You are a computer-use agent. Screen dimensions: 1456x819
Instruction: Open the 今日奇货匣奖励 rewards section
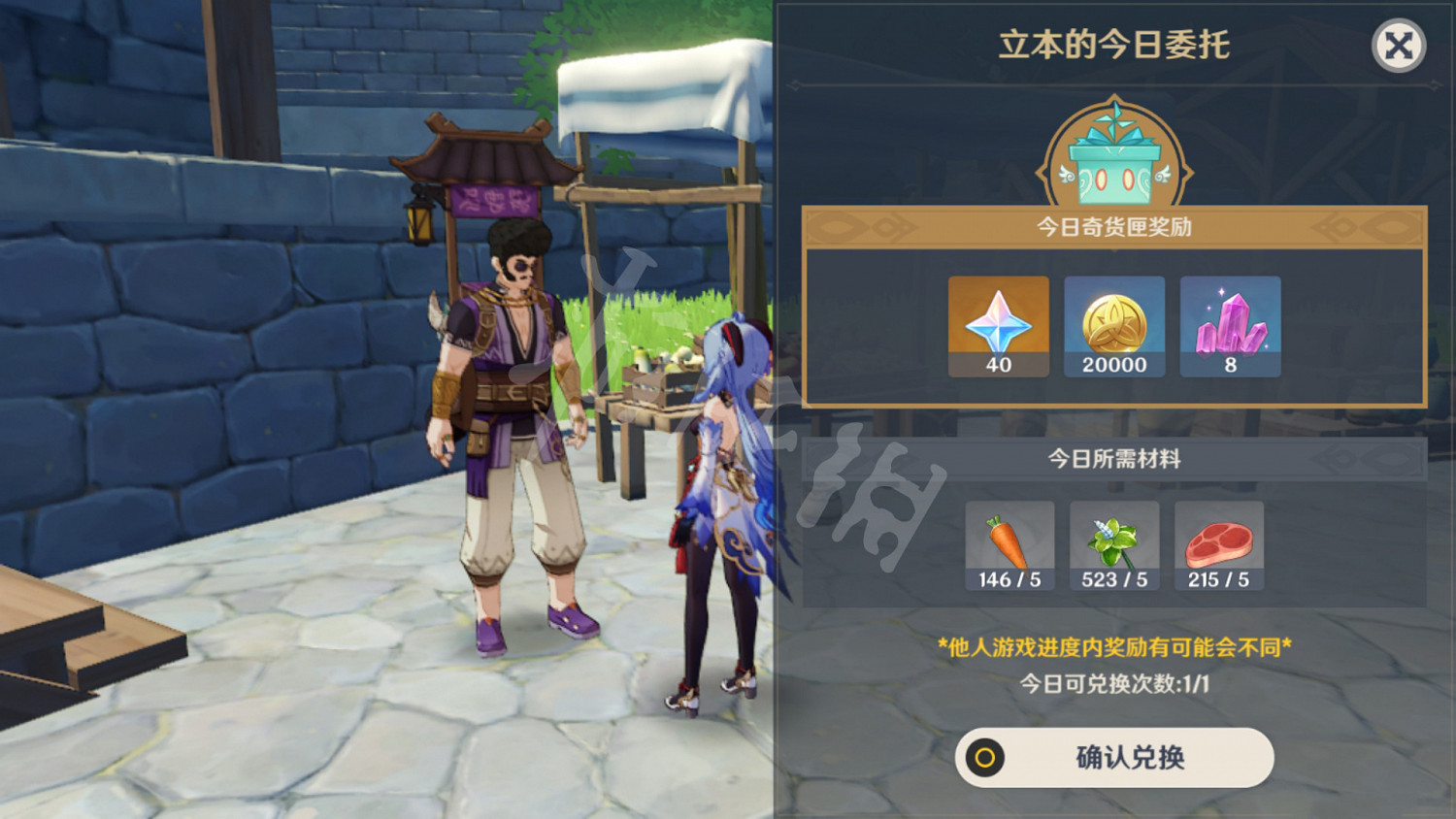(x=1114, y=225)
